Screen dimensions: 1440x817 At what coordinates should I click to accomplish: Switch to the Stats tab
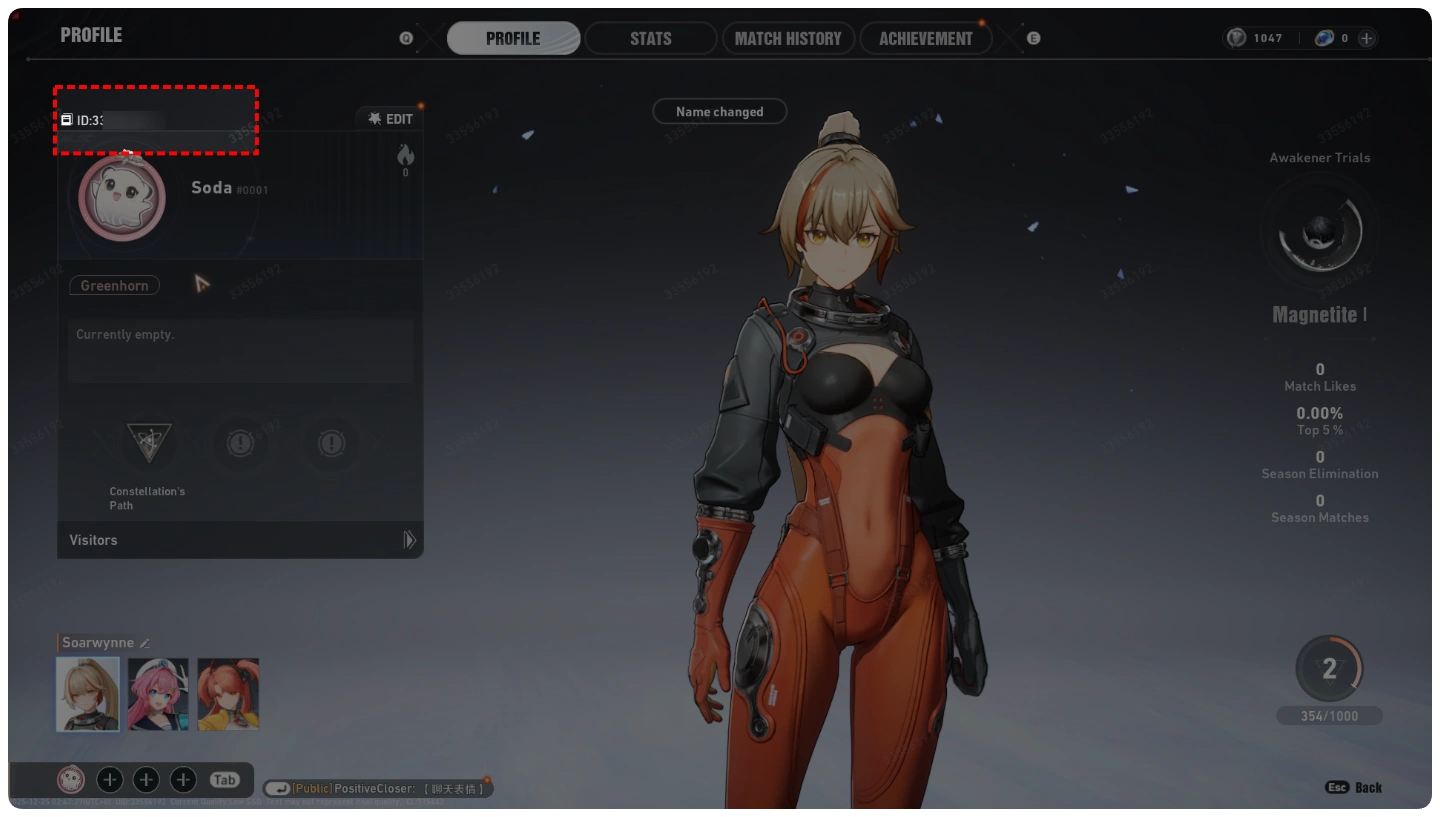pyautogui.click(x=650, y=39)
